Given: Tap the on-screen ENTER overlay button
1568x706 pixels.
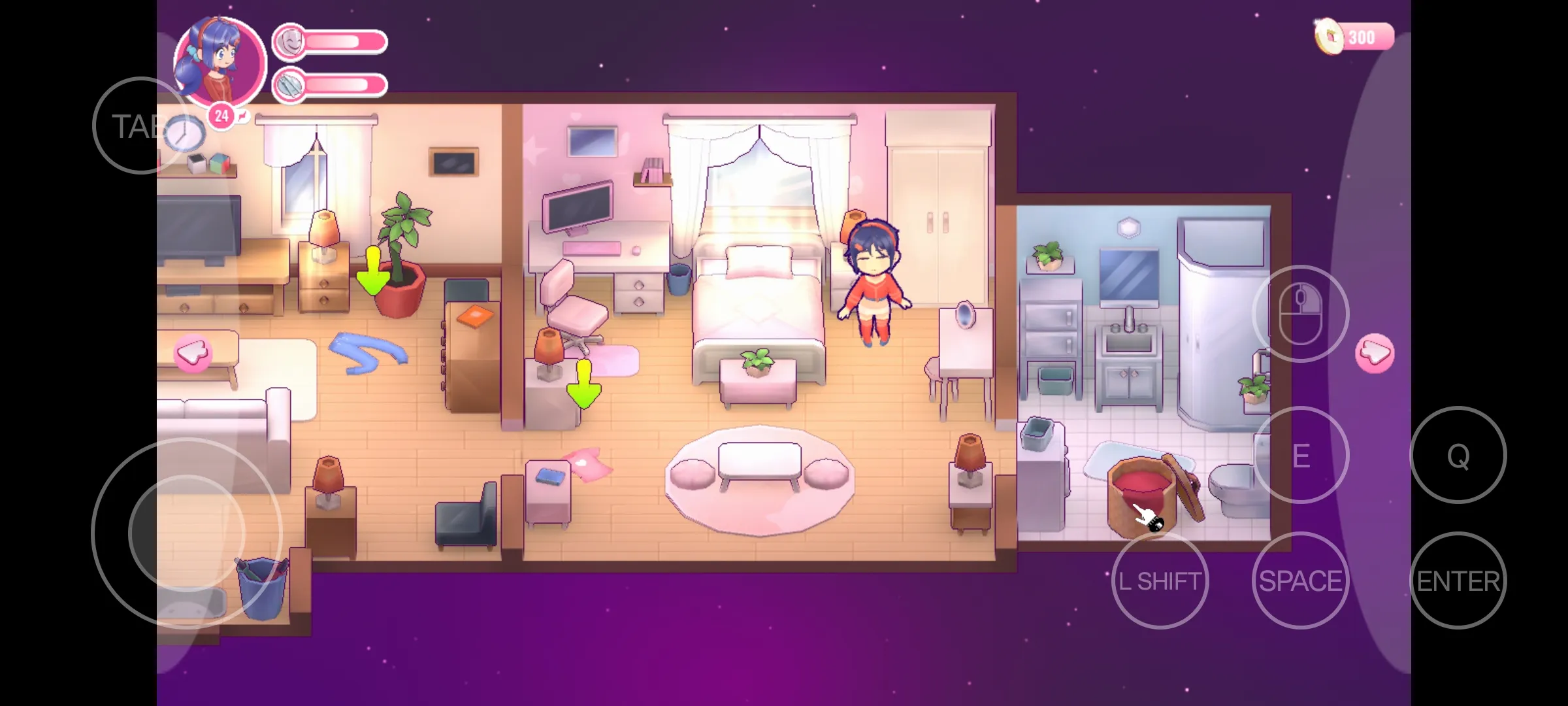Looking at the screenshot, I should pos(1458,580).
